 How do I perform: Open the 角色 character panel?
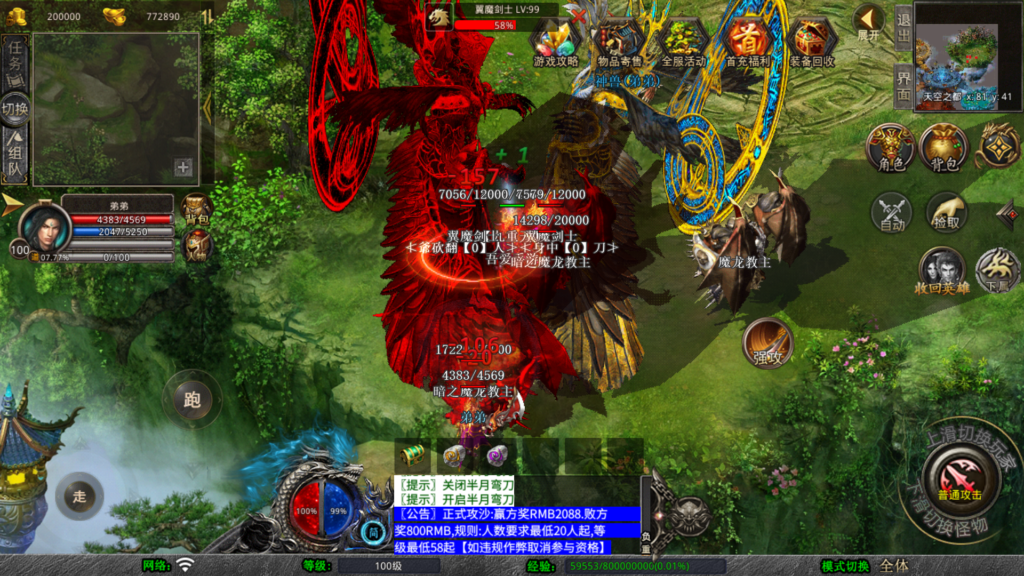890,147
